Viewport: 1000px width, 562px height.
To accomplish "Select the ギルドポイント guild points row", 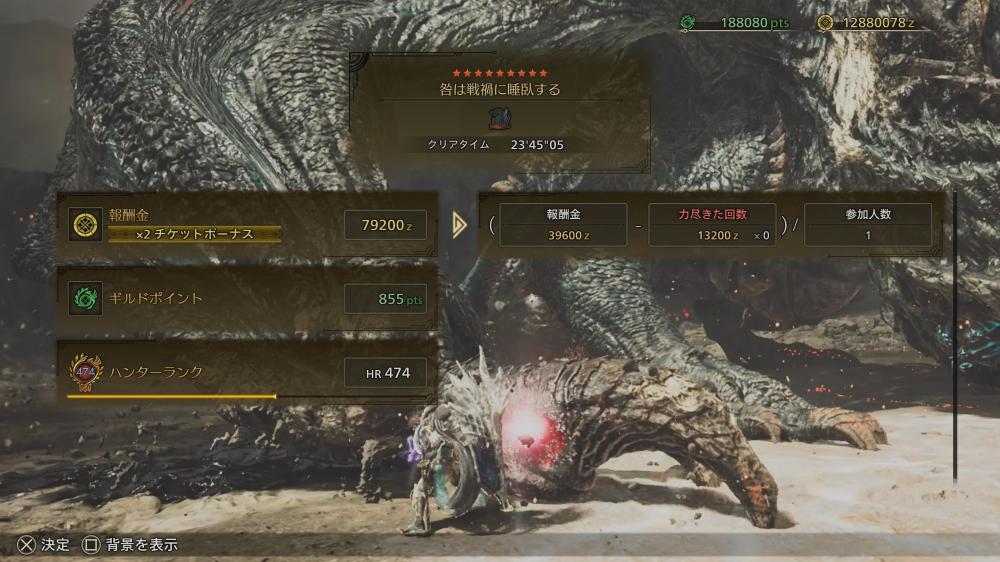I will 248,298.
